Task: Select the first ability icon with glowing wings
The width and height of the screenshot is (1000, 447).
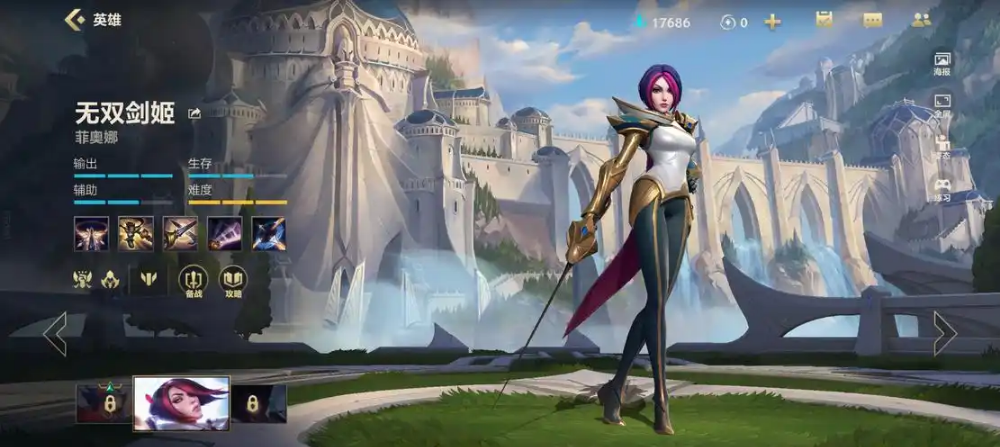Action: [91, 233]
